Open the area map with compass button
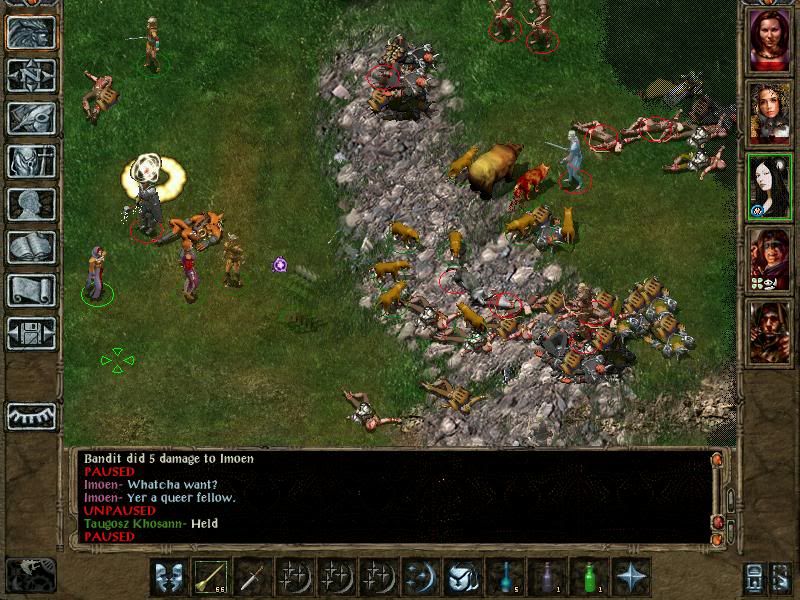Image resolution: width=800 pixels, height=600 pixels. pos(31,75)
